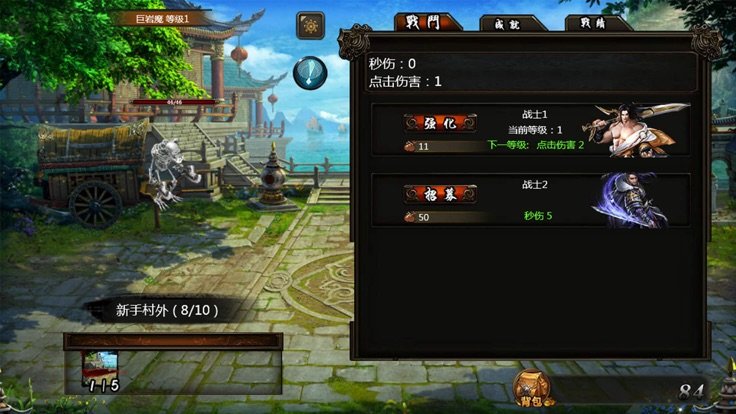Activate the round blue exclamation icon
Screen dimensions: 736x414
click(x=311, y=73)
